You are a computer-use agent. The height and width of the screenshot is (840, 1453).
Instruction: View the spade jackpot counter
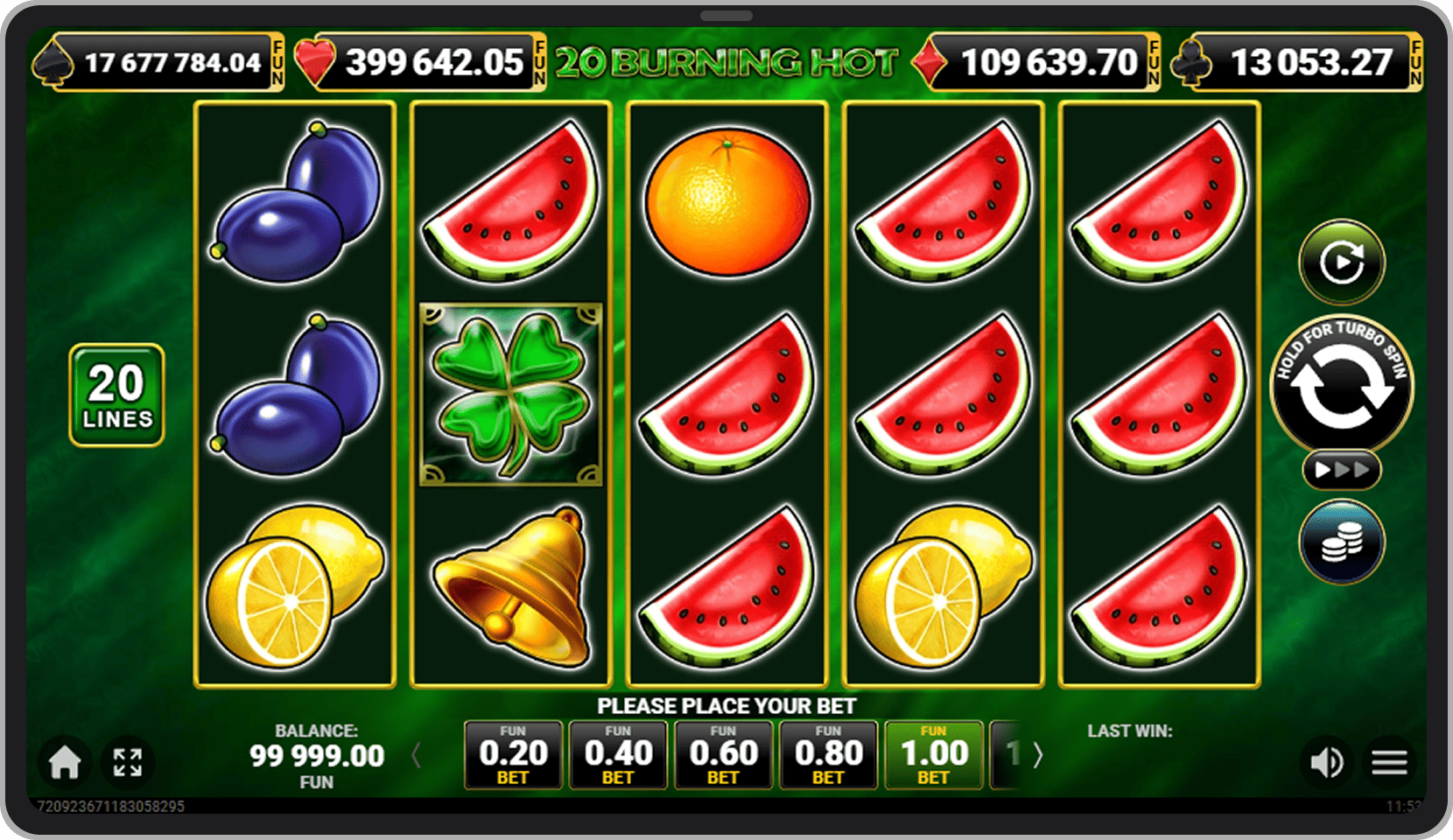[x=159, y=62]
